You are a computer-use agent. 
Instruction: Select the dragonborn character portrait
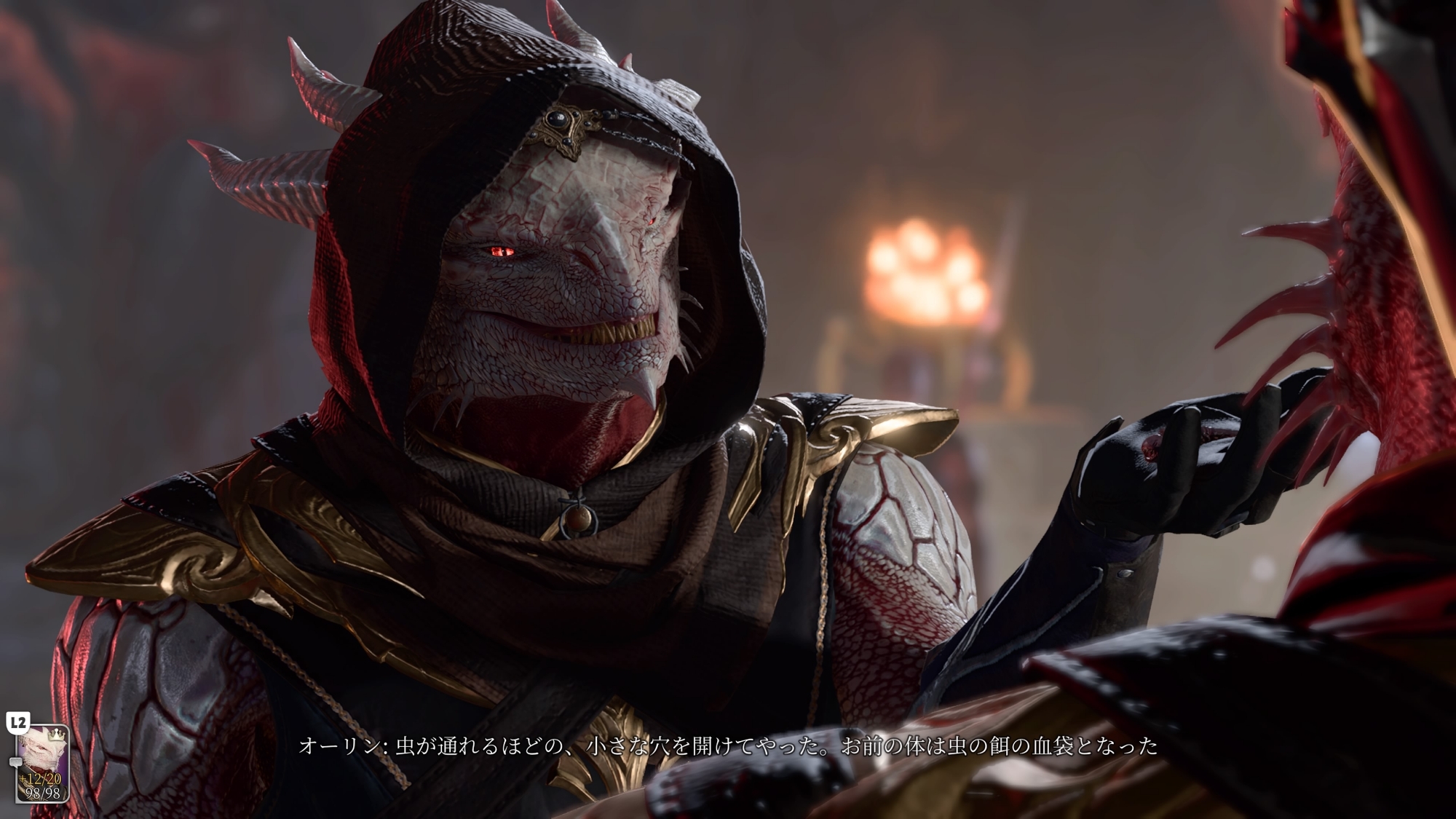tap(42, 763)
